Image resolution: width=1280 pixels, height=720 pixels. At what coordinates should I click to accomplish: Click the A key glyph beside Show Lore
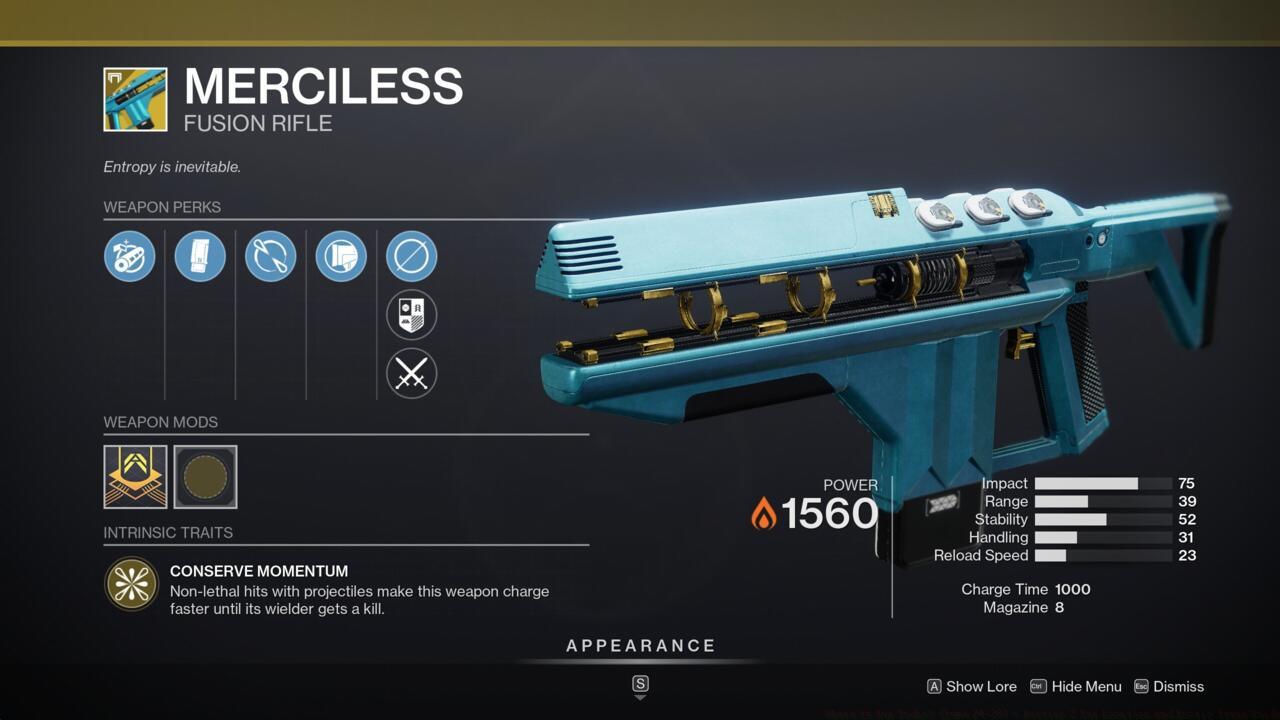935,687
